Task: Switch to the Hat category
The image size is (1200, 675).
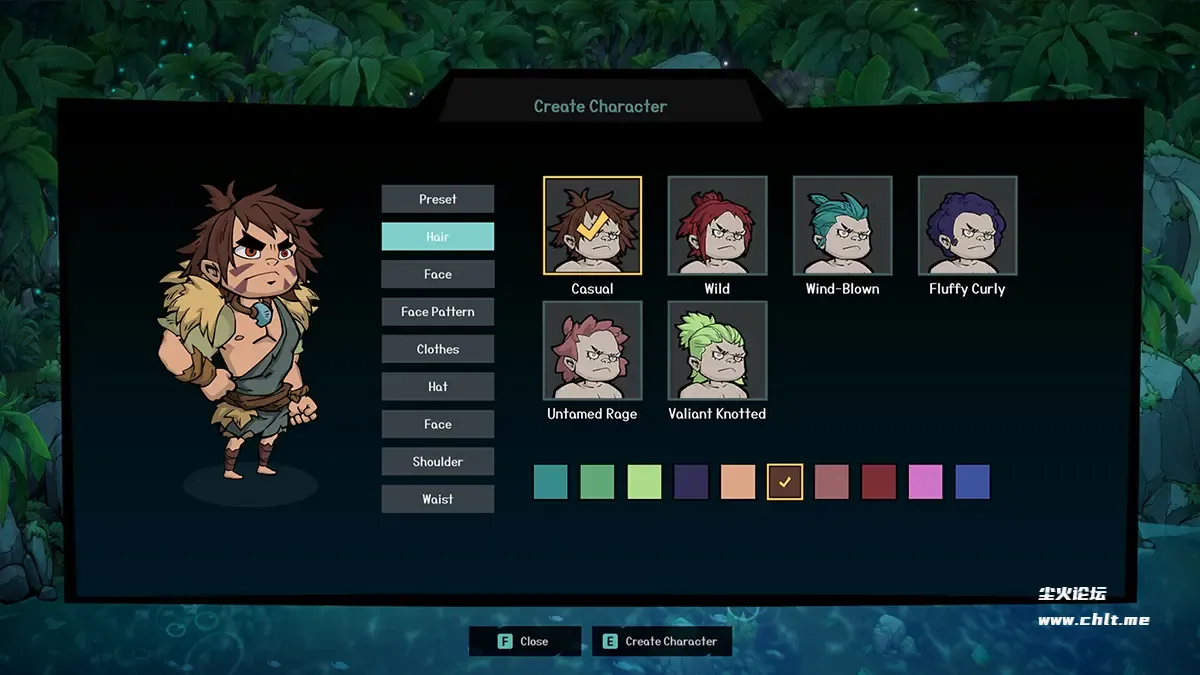Action: pos(437,387)
